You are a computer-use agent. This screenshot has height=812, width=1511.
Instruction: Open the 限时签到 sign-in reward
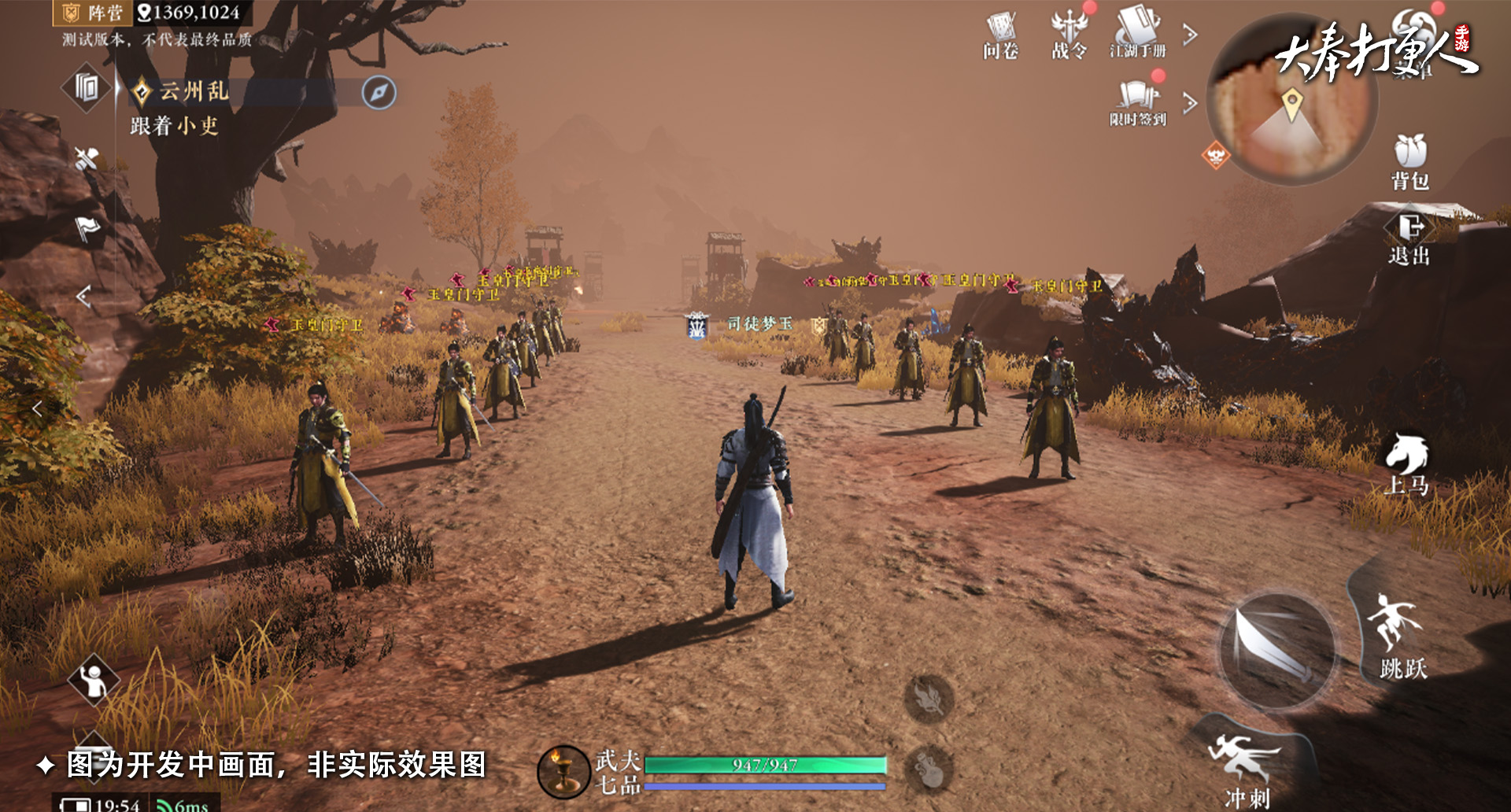click(1138, 102)
